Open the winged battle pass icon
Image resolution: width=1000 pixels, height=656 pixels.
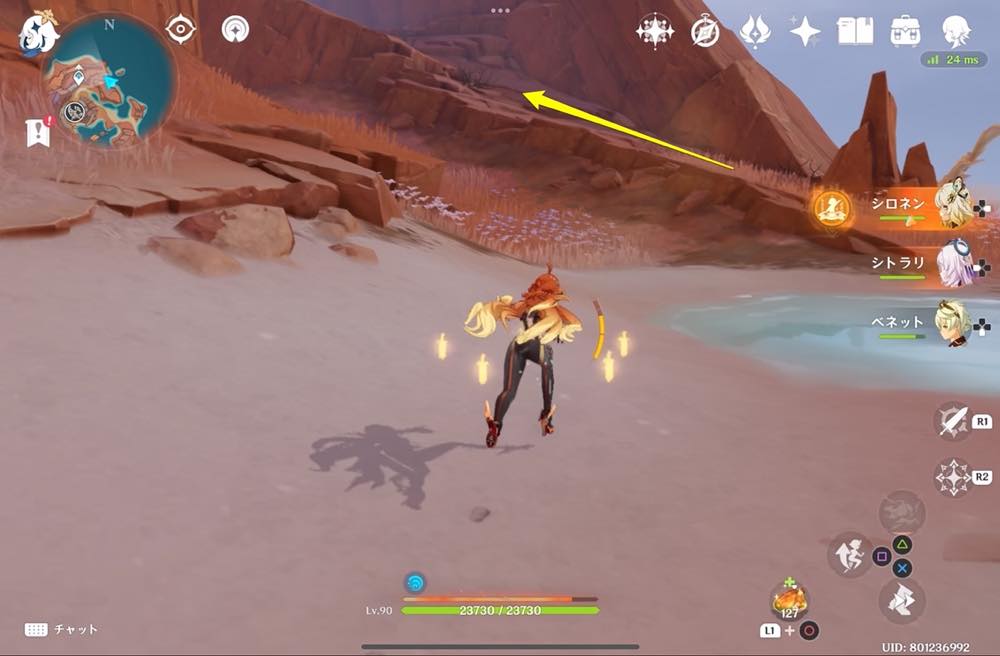(754, 31)
